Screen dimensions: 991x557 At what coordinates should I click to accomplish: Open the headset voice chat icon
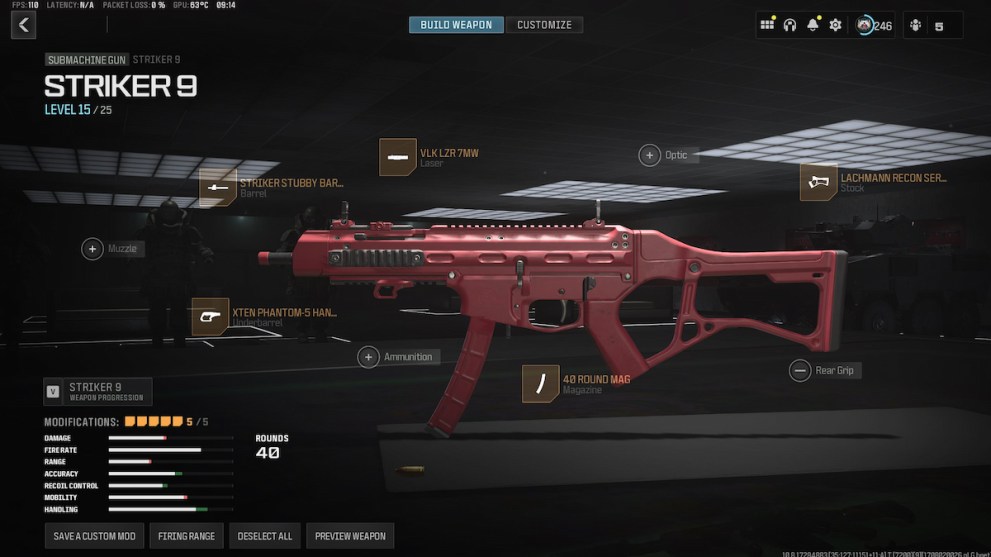[x=790, y=25]
